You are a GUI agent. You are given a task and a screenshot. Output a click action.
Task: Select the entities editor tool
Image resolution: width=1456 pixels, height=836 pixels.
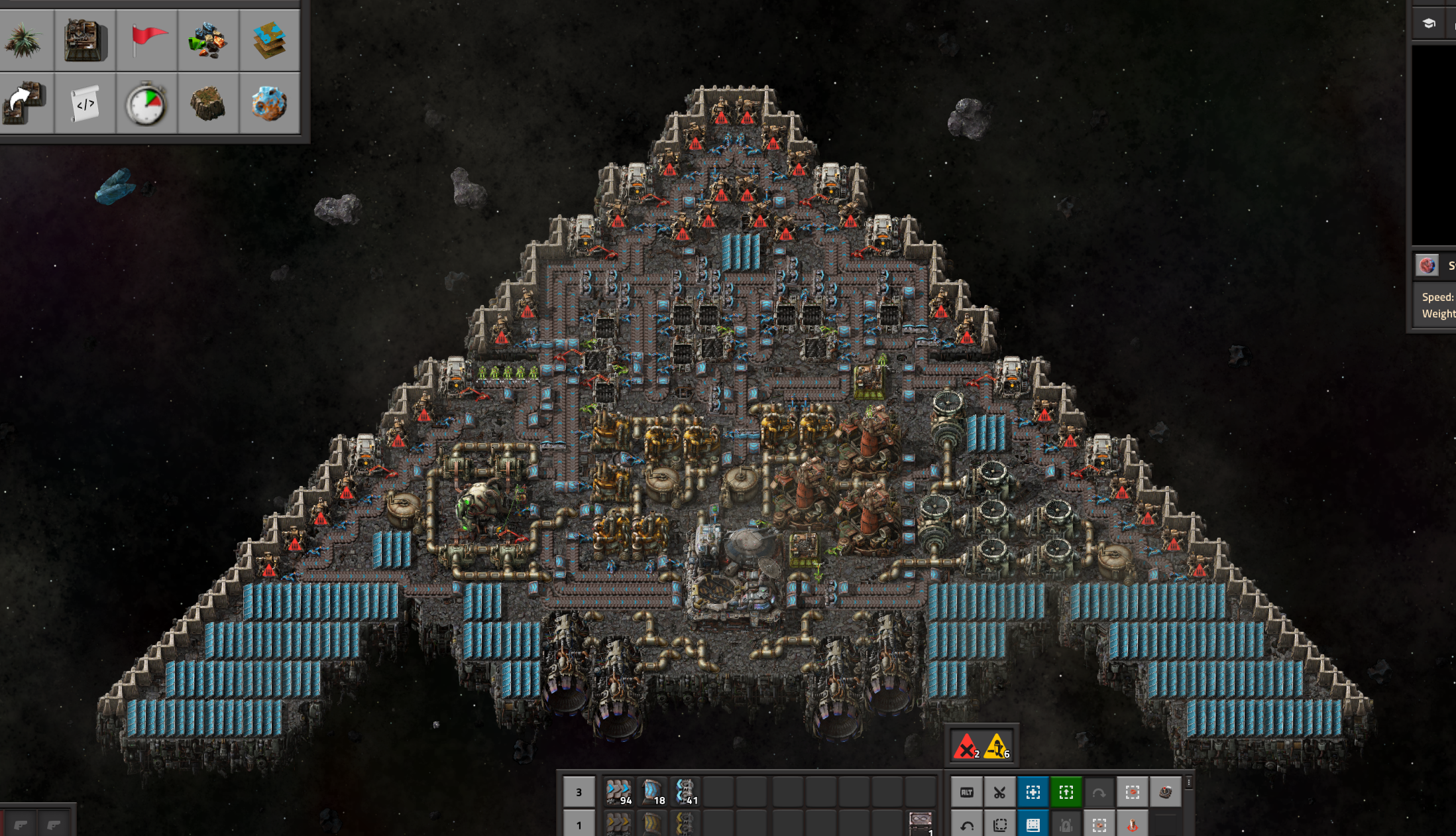[85, 40]
